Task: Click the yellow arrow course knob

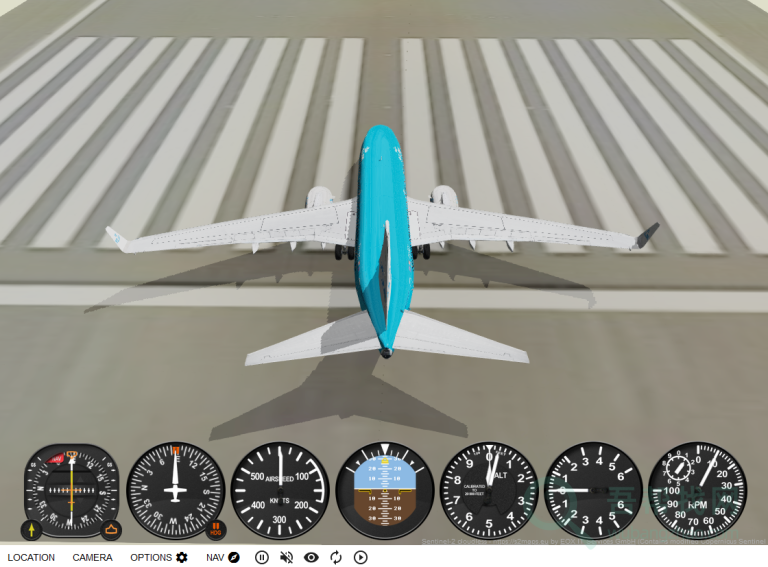Action: [31, 529]
